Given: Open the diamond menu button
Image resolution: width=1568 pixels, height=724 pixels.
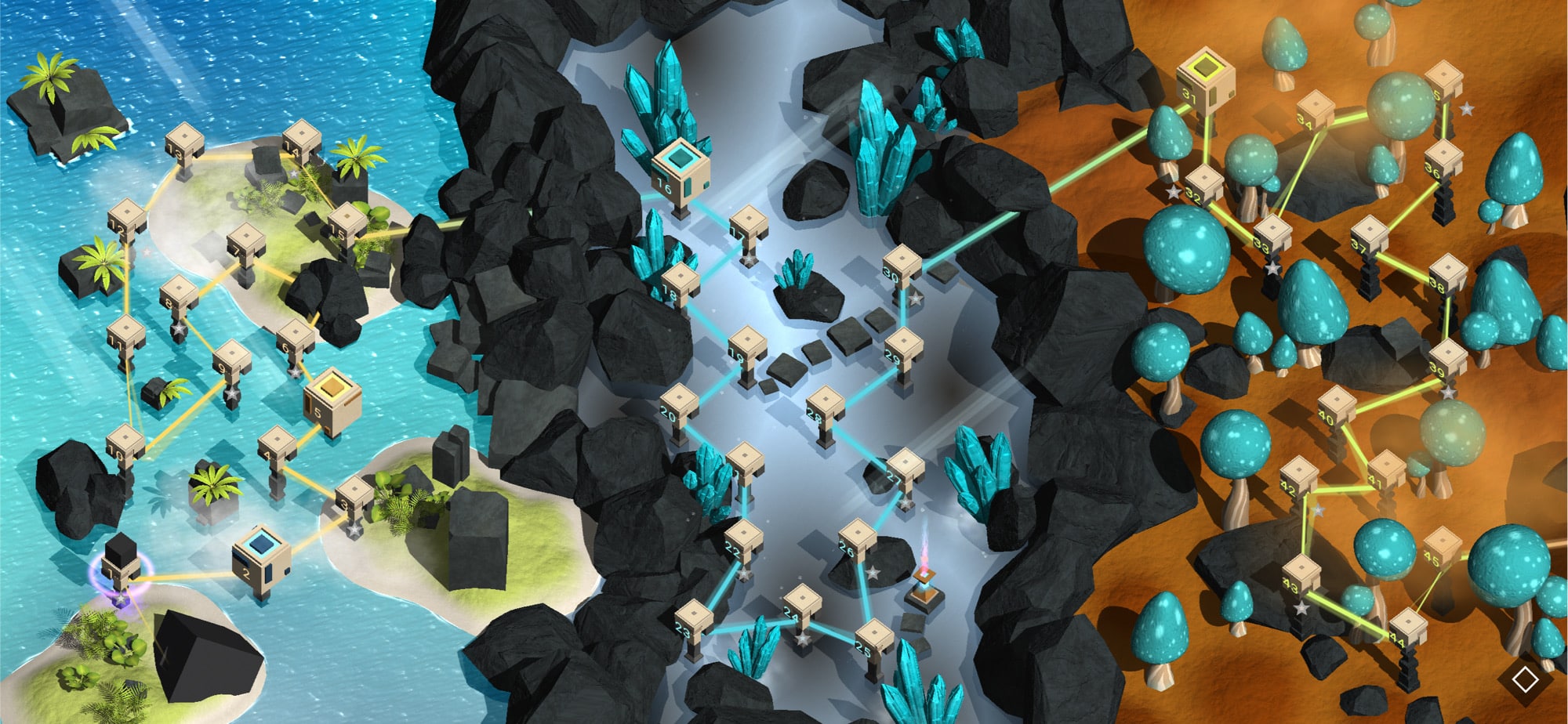Looking at the screenshot, I should click(1524, 679).
